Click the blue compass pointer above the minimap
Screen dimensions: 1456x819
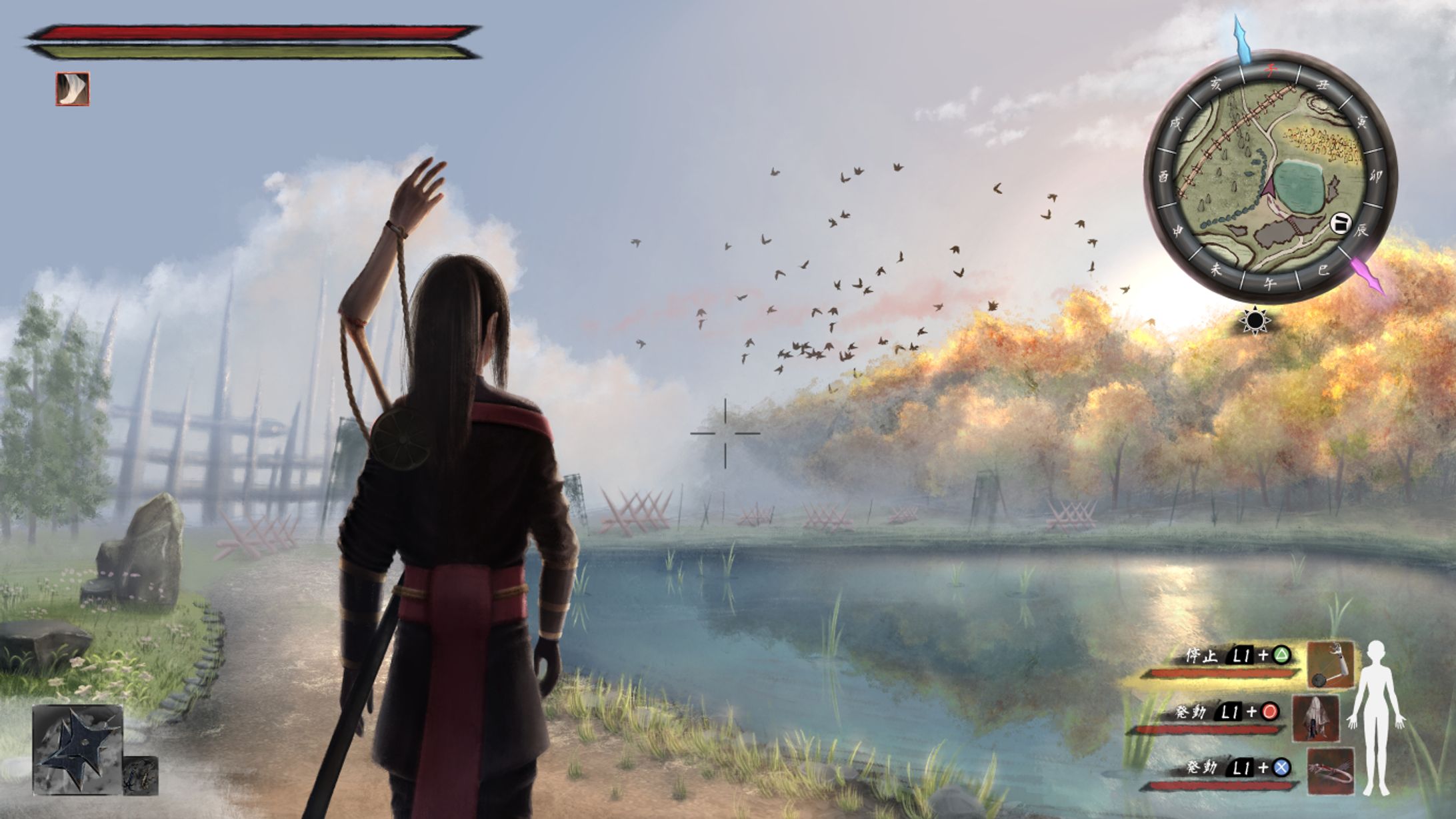tap(1241, 40)
